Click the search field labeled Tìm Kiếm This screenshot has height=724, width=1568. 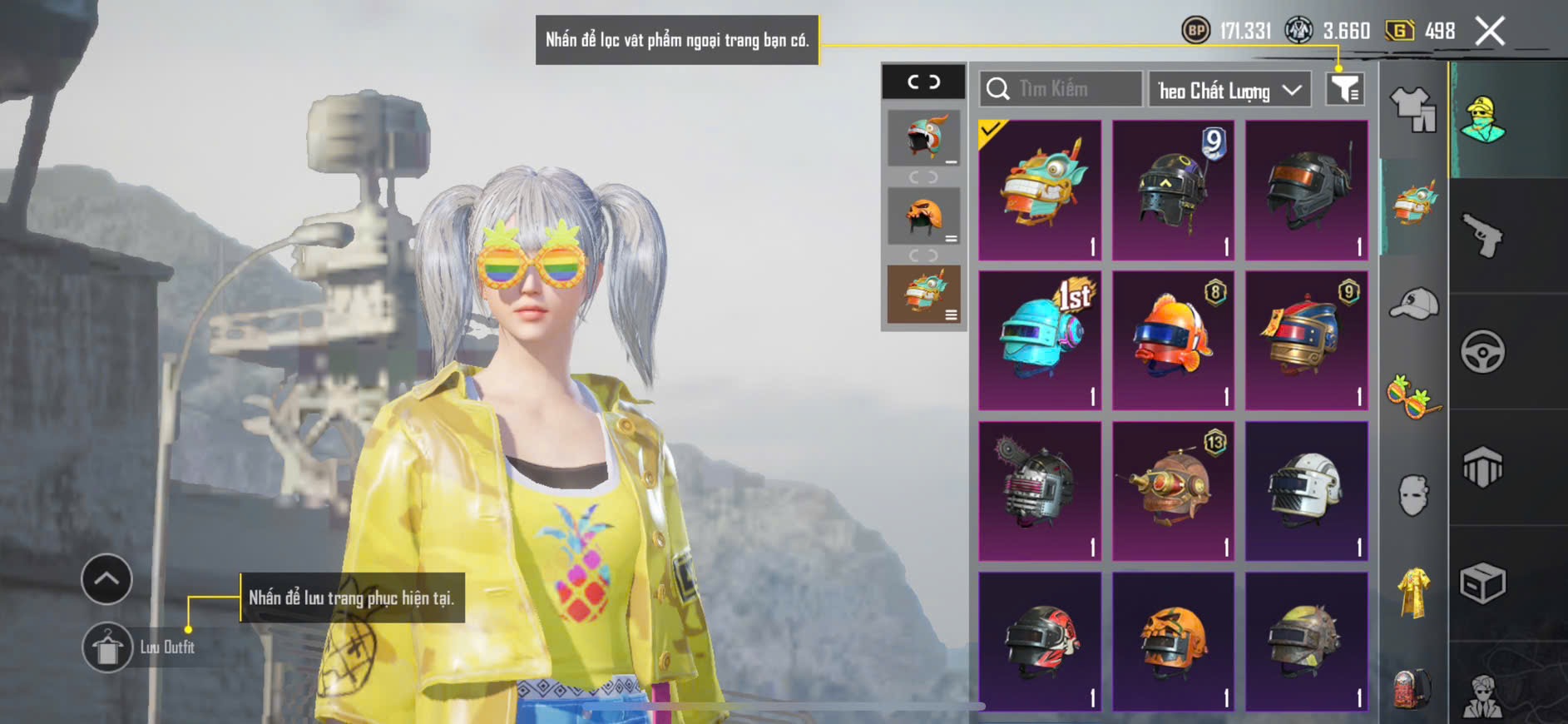tap(1061, 89)
